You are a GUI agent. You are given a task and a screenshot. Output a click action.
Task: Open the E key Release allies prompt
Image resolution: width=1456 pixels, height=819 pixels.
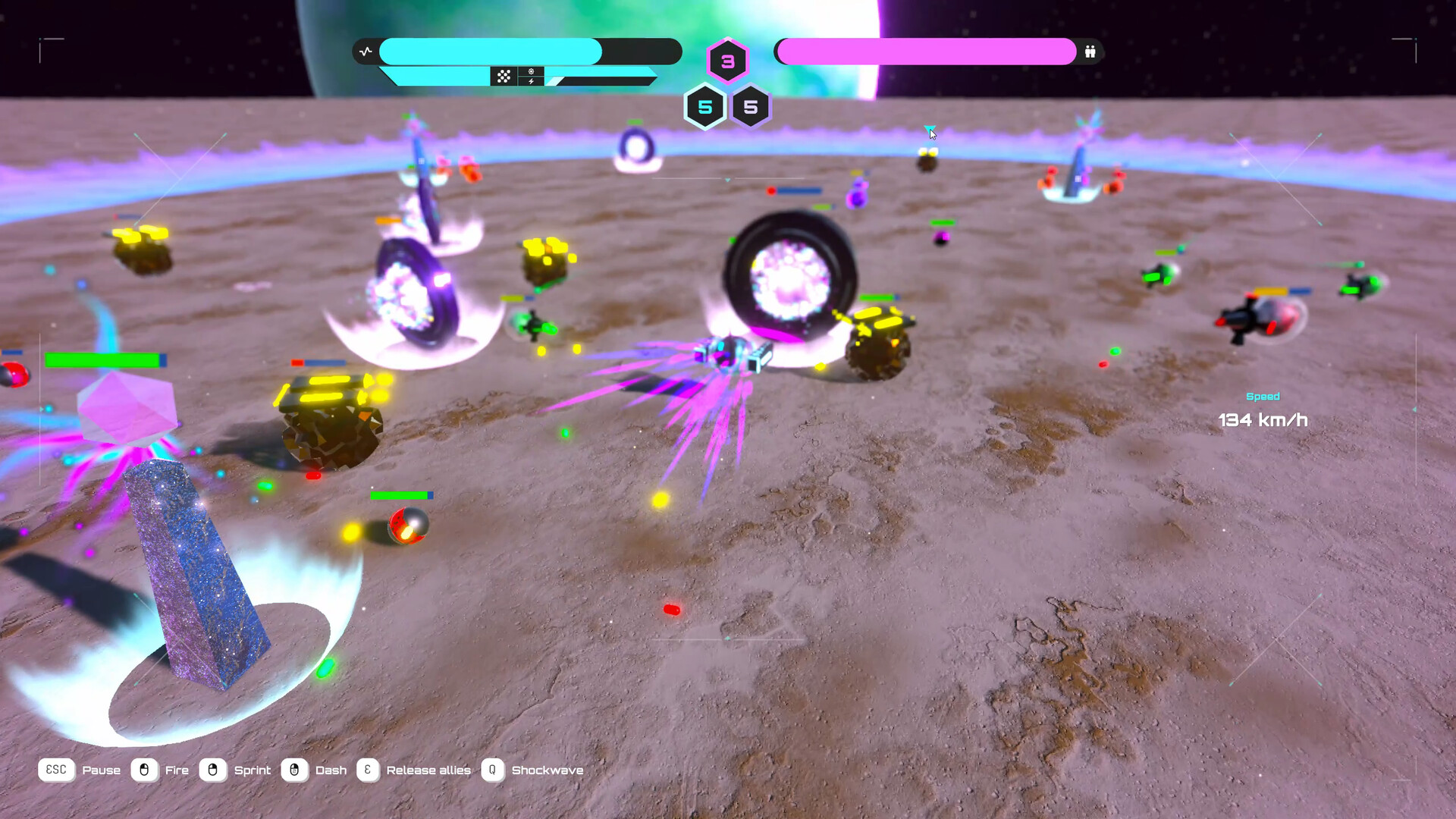(x=367, y=770)
